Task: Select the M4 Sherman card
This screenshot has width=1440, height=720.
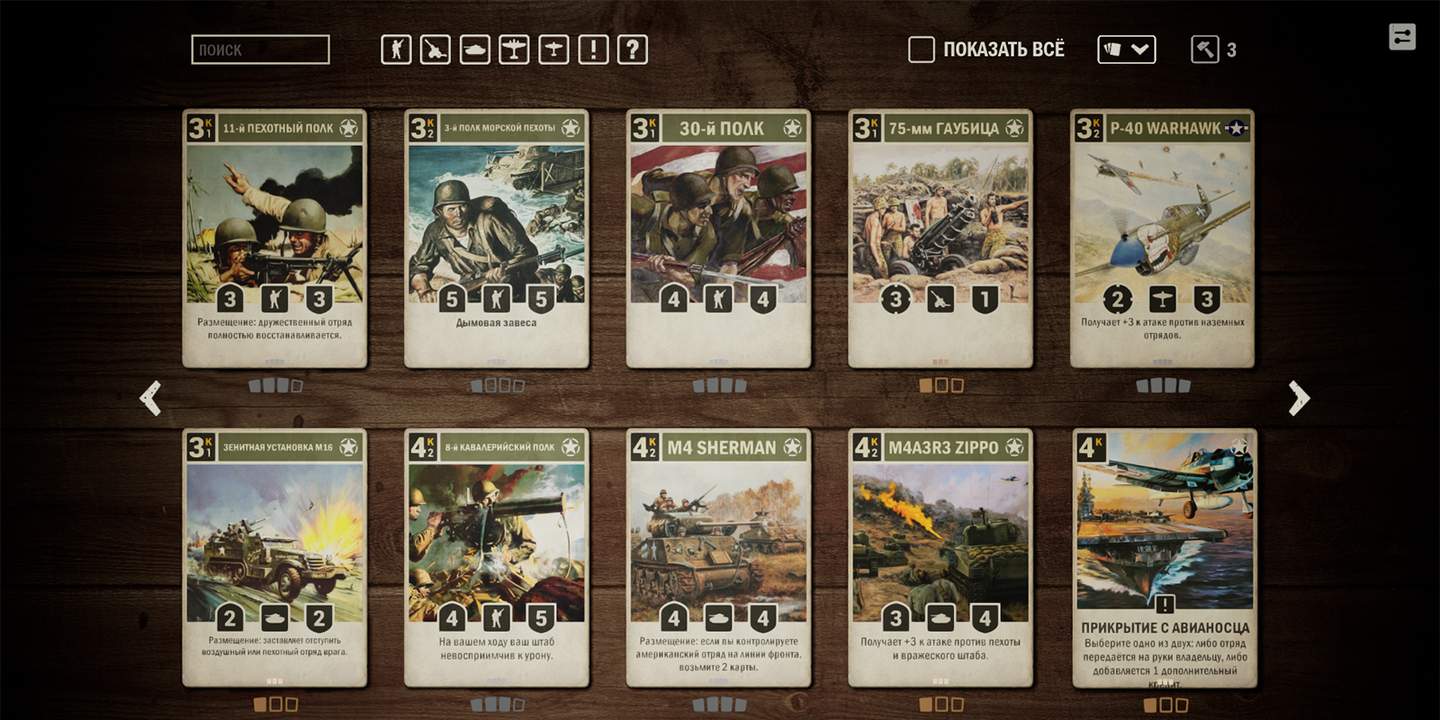Action: (718, 557)
